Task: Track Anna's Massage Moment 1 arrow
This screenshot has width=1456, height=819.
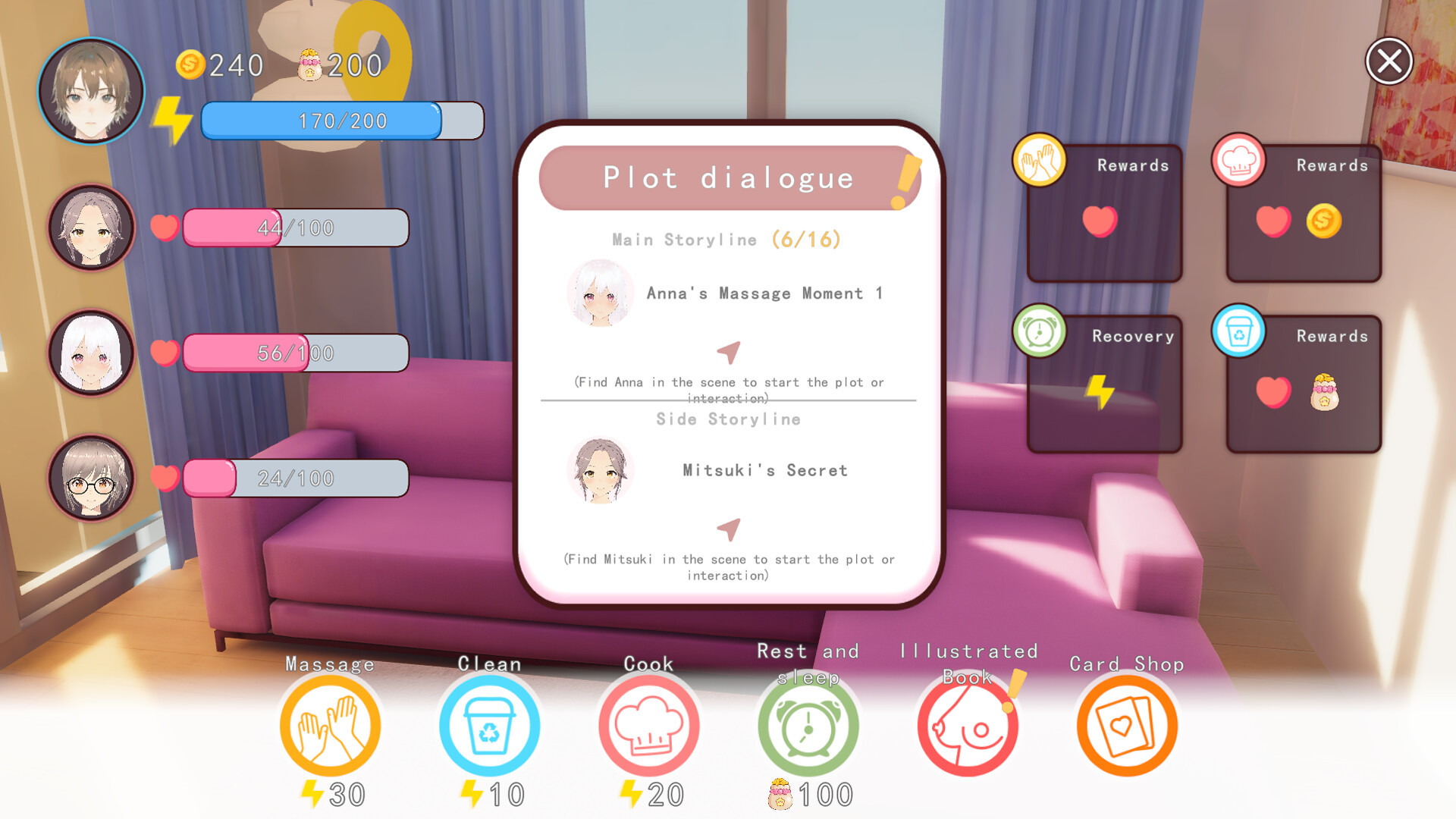Action: point(728,352)
